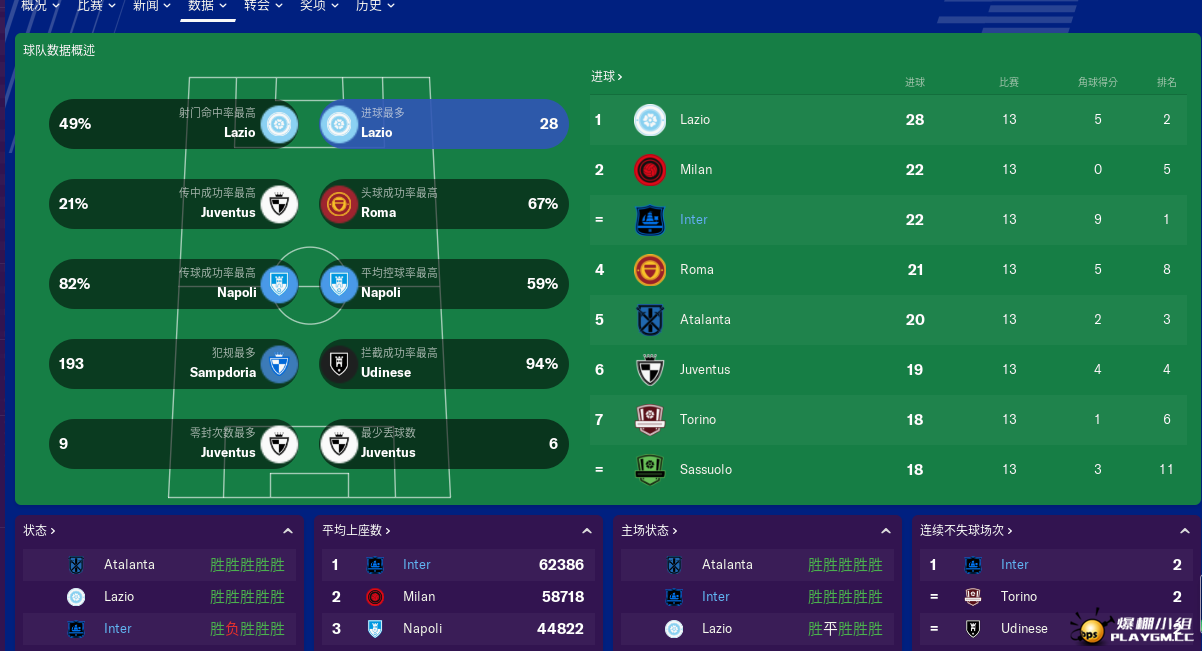Open the 比赛 (Matches) dropdown menu
The height and width of the screenshot is (651, 1202).
point(96,6)
